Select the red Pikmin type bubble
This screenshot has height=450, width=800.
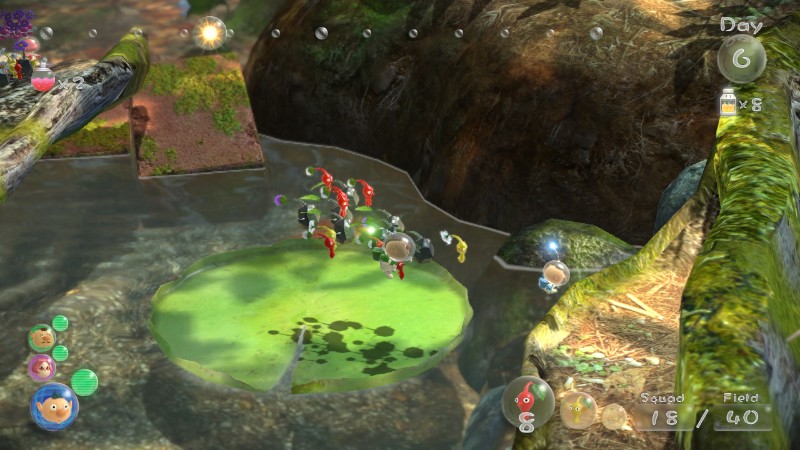[x=527, y=401]
